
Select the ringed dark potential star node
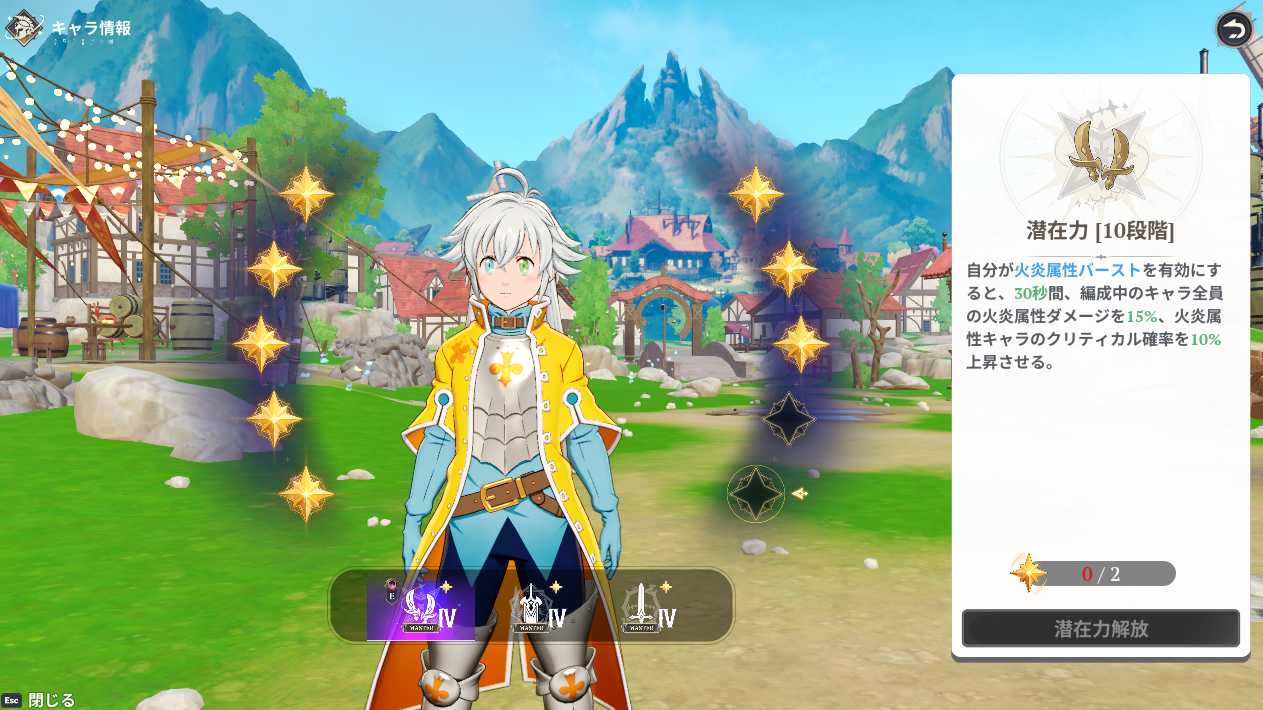(x=756, y=494)
